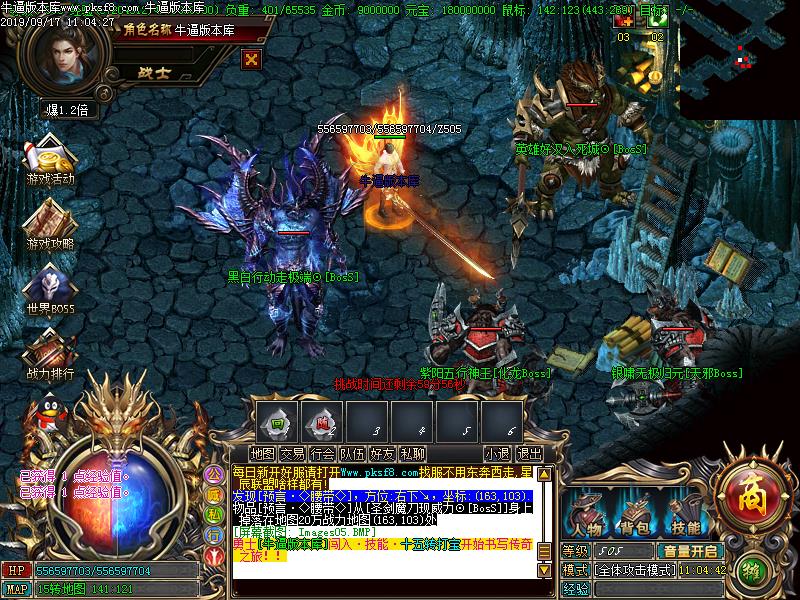Open the 技能 skills panel
Viewport: 800px width, 600px height.
coord(685,515)
